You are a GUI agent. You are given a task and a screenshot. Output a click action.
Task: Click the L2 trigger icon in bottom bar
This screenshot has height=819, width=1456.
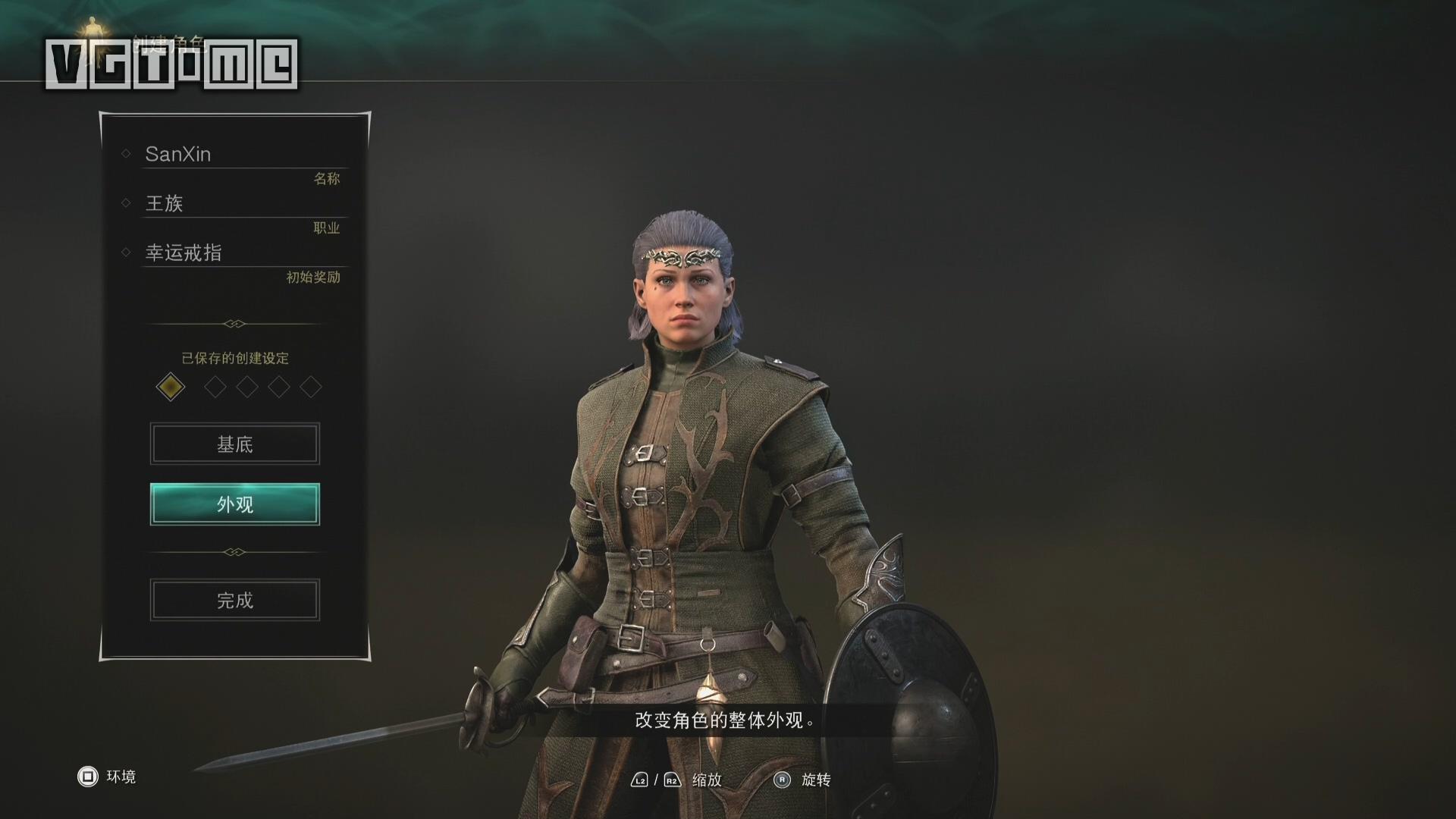pos(639,779)
